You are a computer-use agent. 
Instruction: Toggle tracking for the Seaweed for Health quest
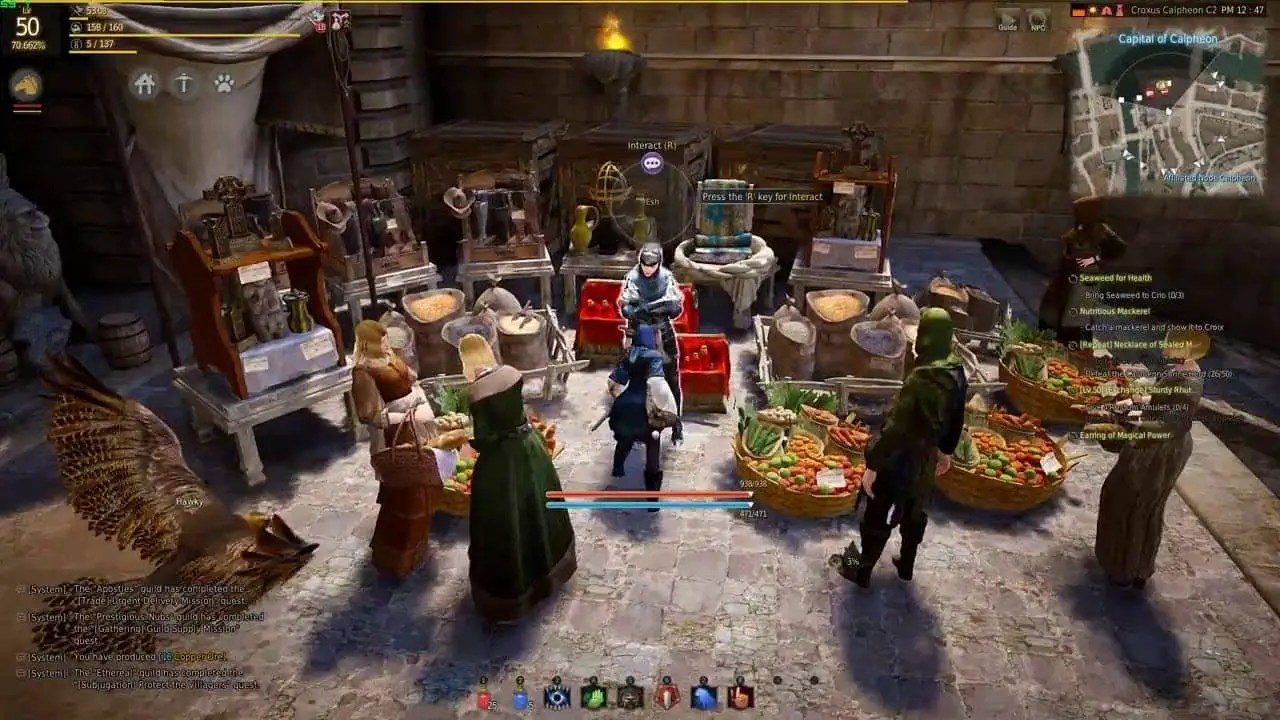tap(1072, 277)
